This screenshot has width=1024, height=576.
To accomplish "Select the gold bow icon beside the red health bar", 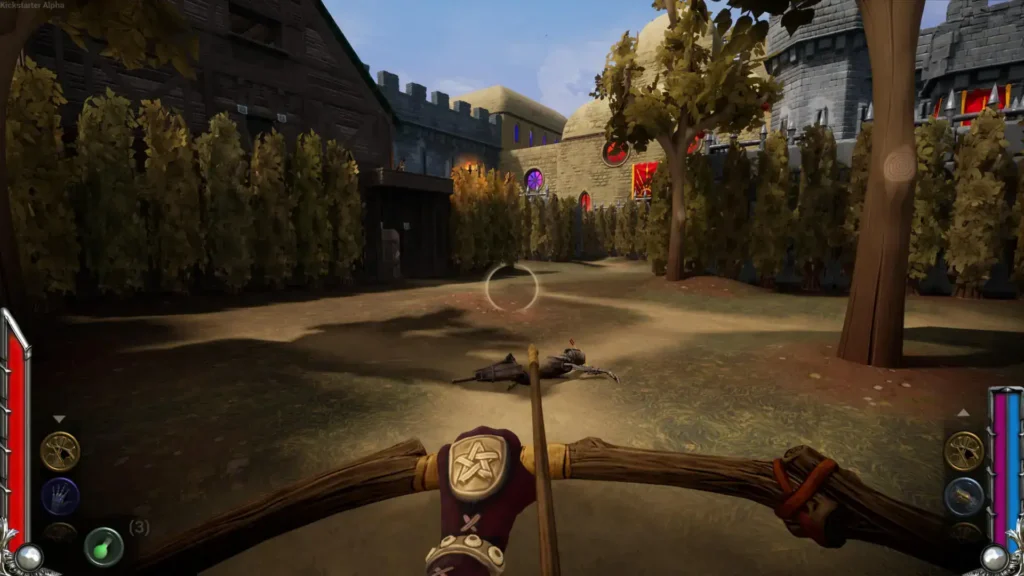I will click(x=60, y=451).
